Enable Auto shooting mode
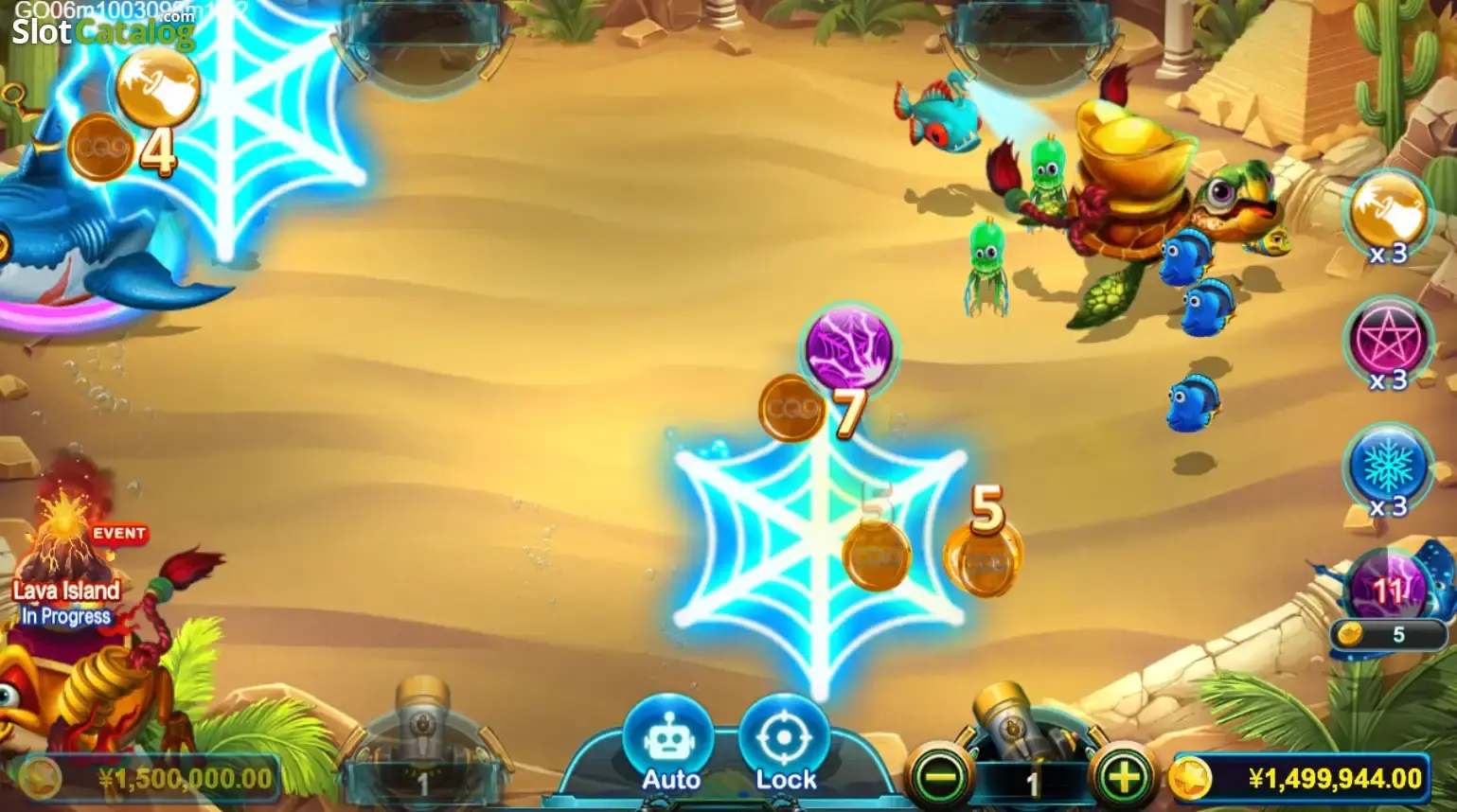This screenshot has height=812, width=1457. point(672,741)
